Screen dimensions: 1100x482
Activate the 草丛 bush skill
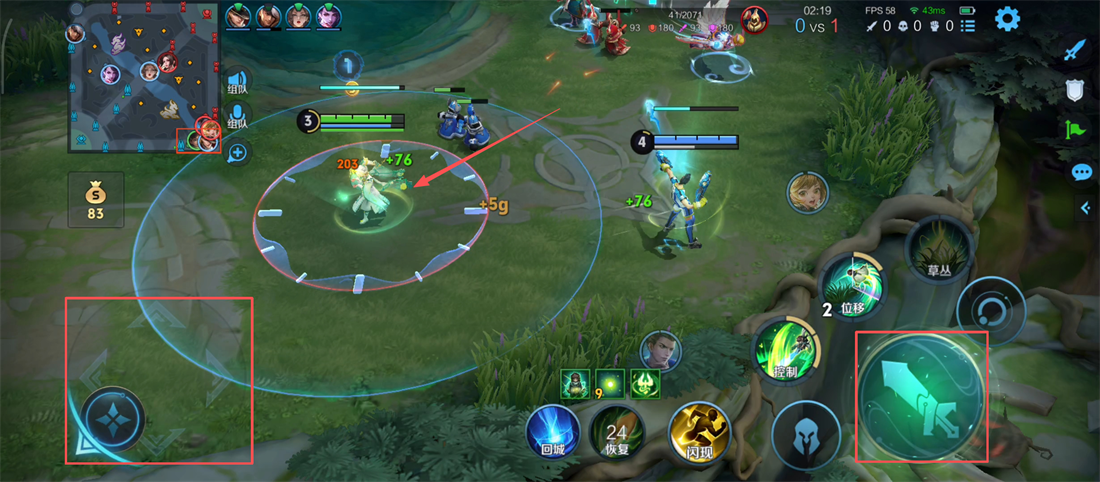pyautogui.click(x=938, y=248)
